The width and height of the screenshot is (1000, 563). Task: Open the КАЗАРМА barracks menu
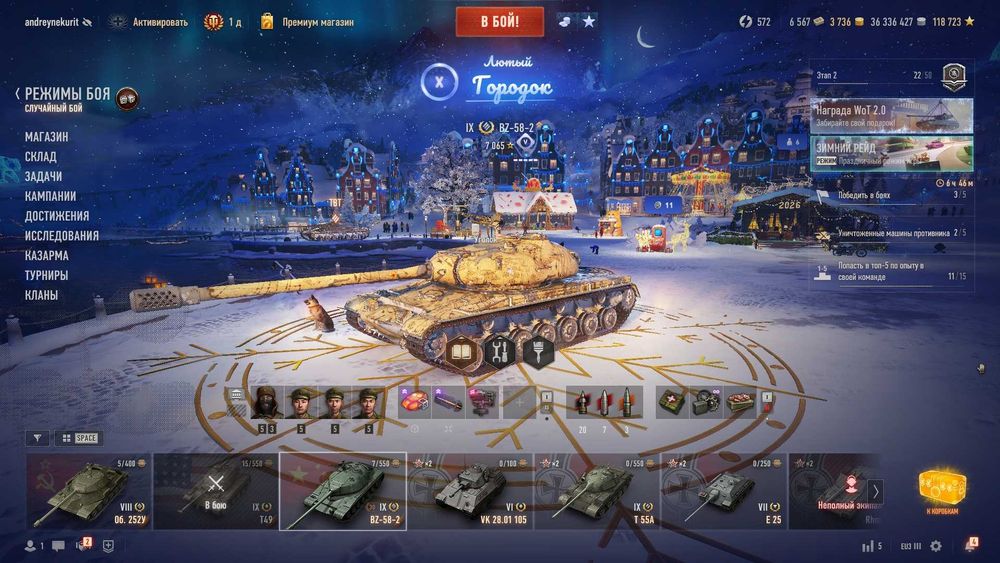(47, 256)
